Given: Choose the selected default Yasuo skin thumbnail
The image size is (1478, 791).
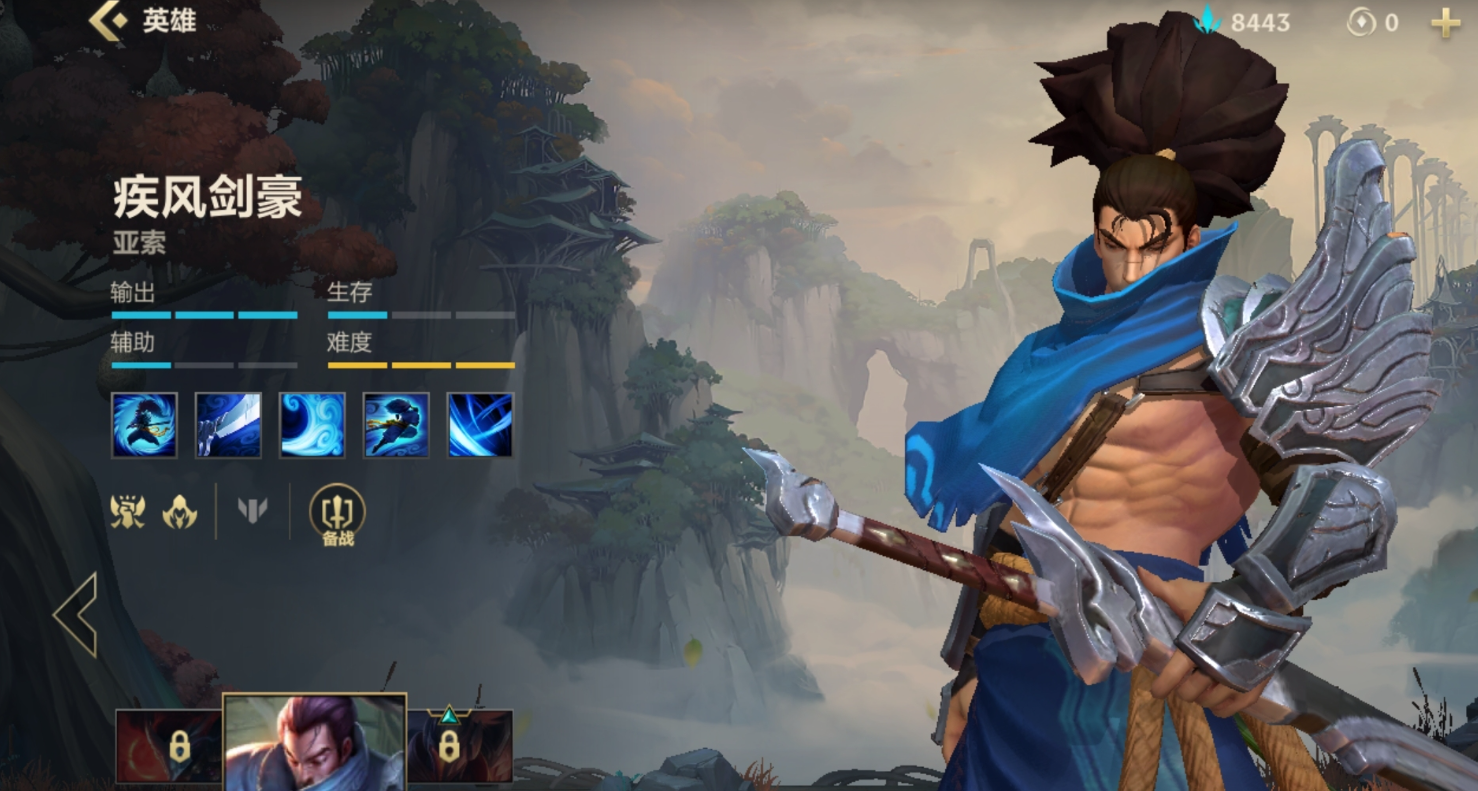Looking at the screenshot, I should 314,743.
